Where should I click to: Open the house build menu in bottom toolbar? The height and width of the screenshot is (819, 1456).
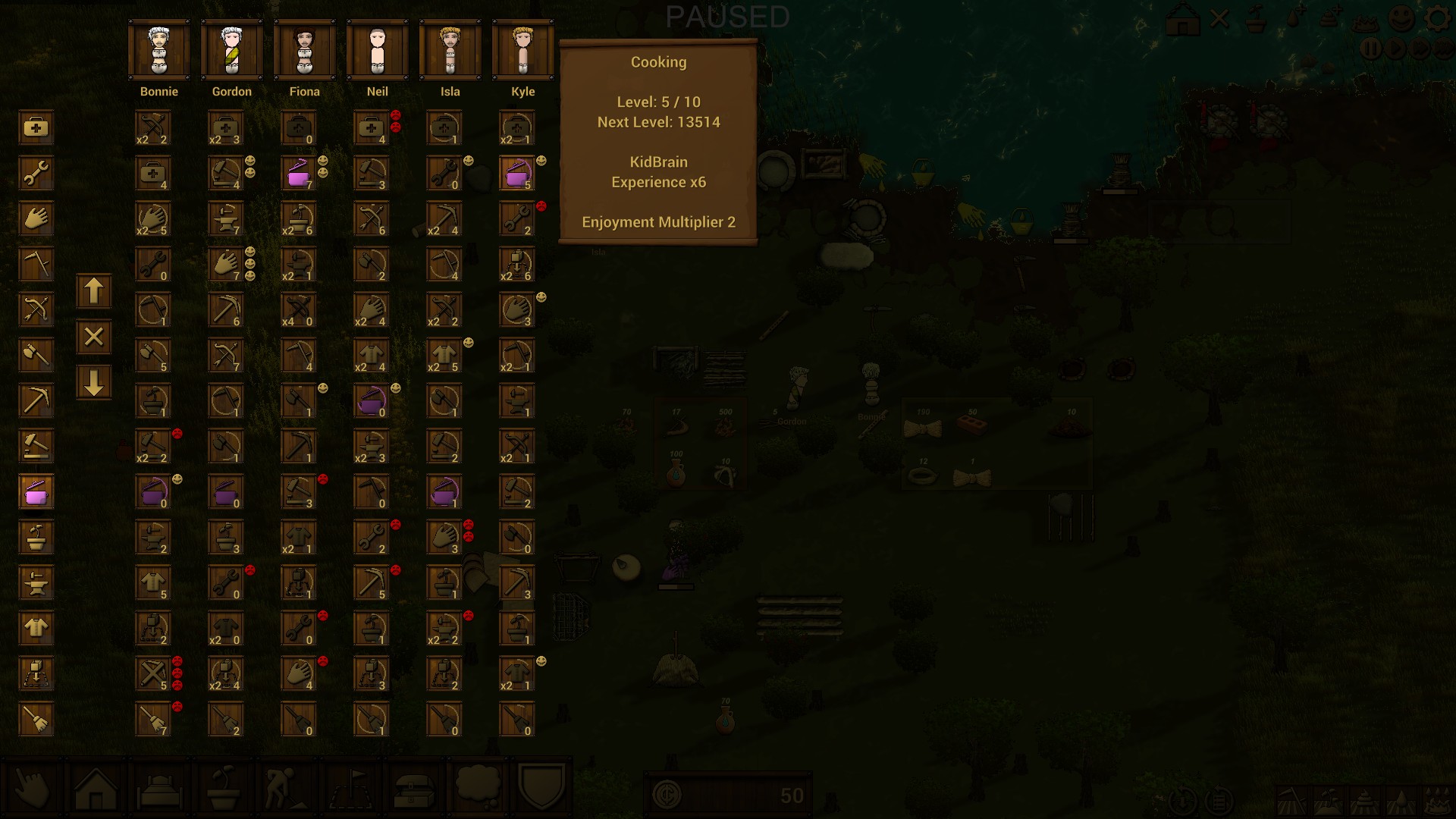tap(96, 790)
